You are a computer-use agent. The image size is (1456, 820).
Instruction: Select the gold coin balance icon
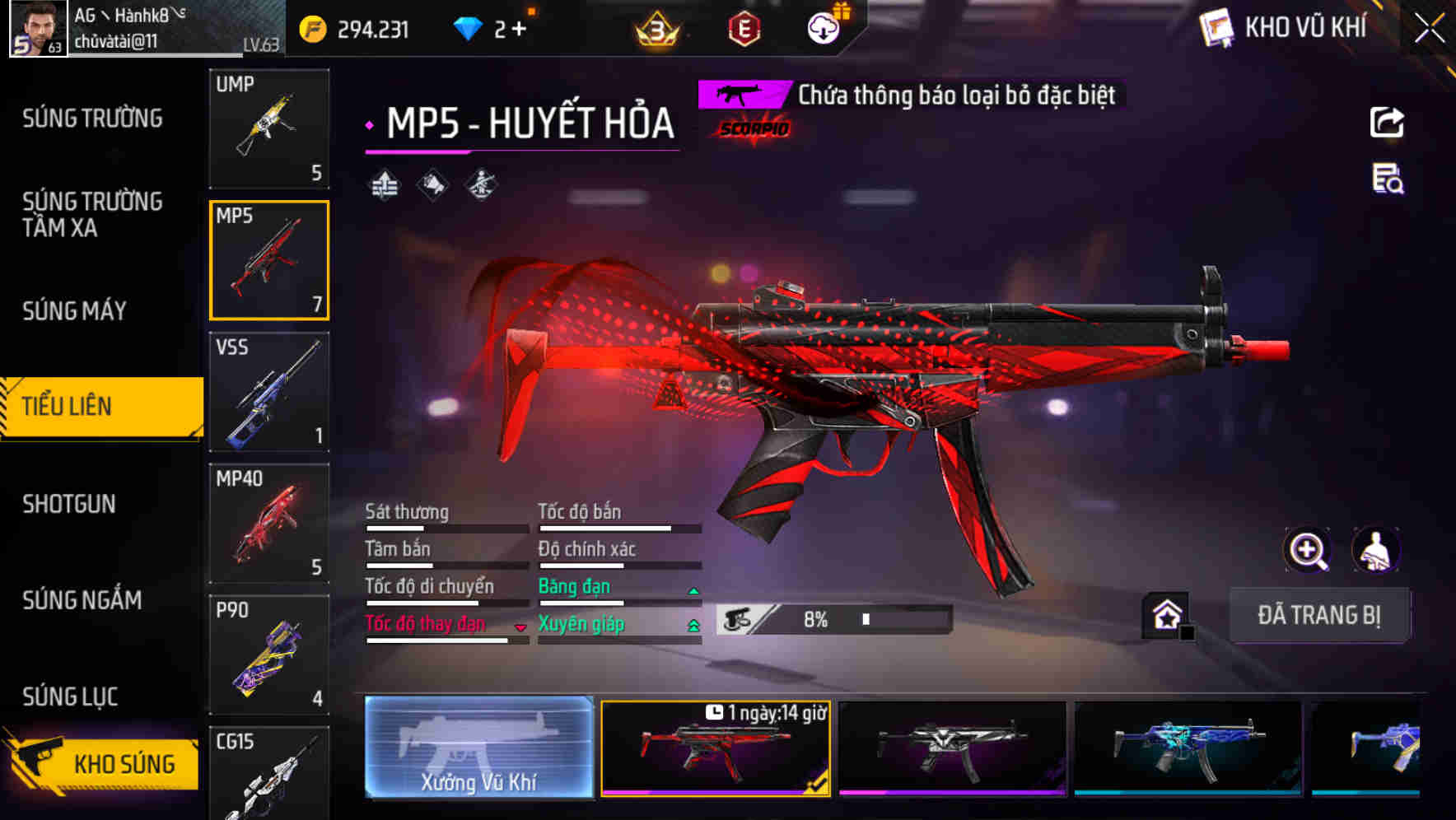coord(311,27)
